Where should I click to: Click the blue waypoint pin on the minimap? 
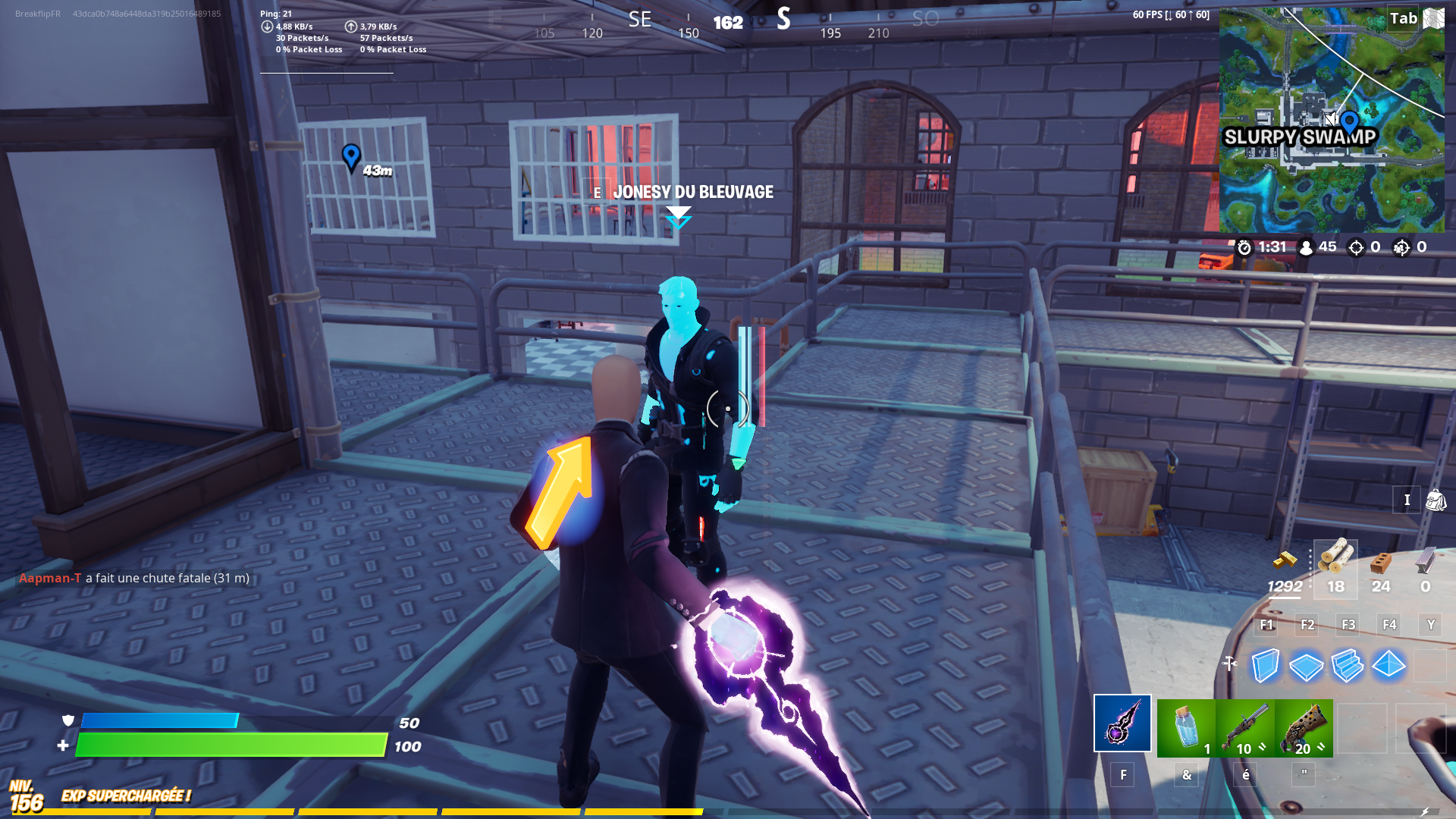(x=1349, y=120)
